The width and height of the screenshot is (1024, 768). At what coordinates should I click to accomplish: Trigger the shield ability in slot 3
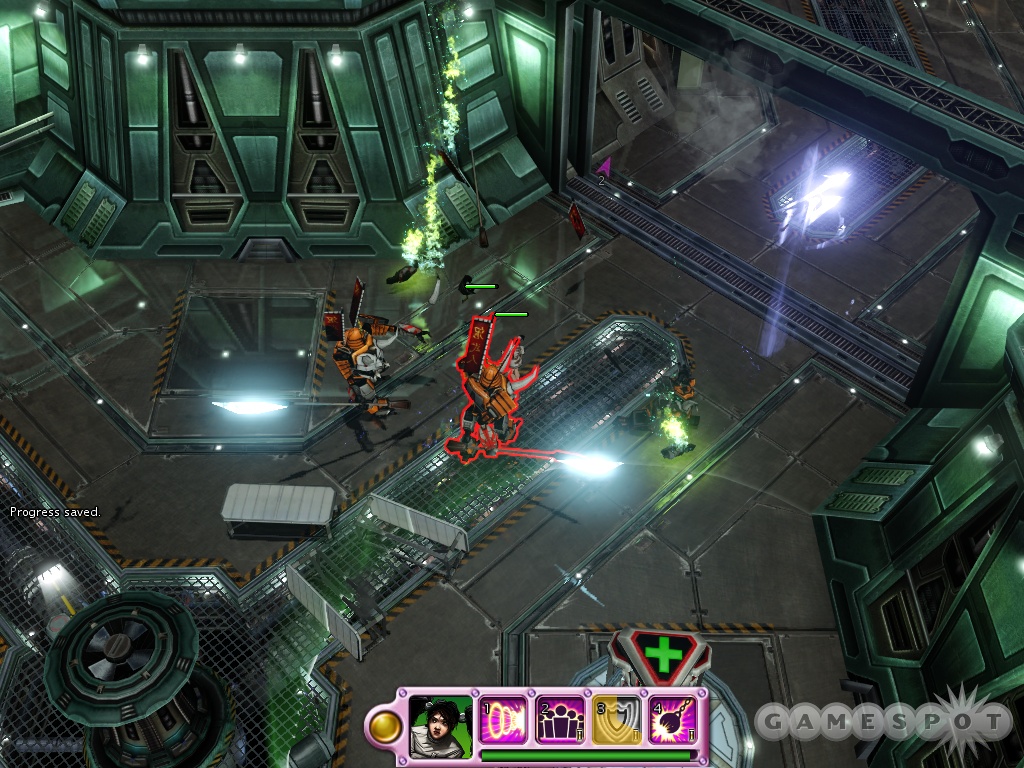point(614,720)
